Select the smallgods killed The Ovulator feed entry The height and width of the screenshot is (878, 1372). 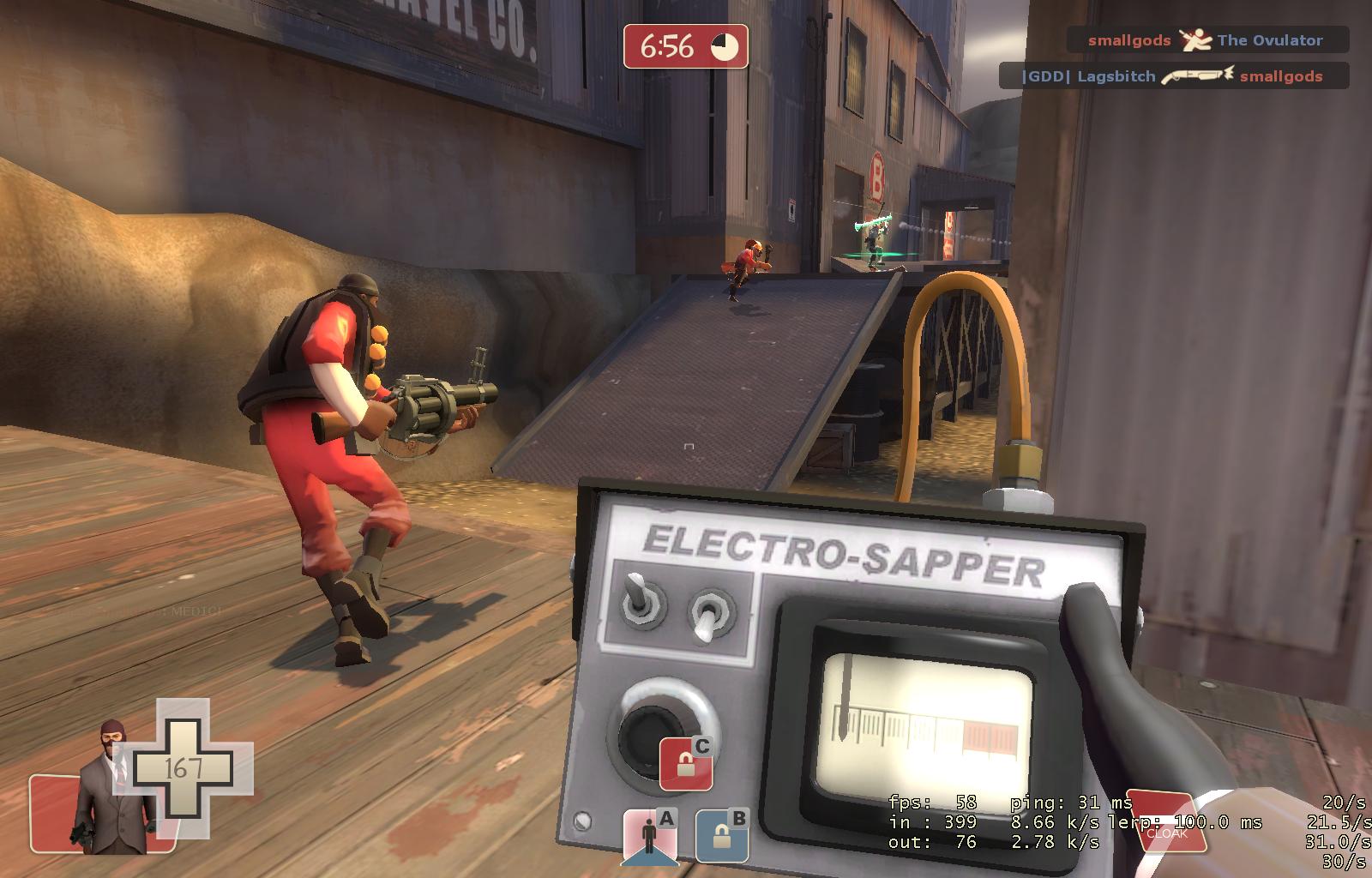pos(1207,40)
